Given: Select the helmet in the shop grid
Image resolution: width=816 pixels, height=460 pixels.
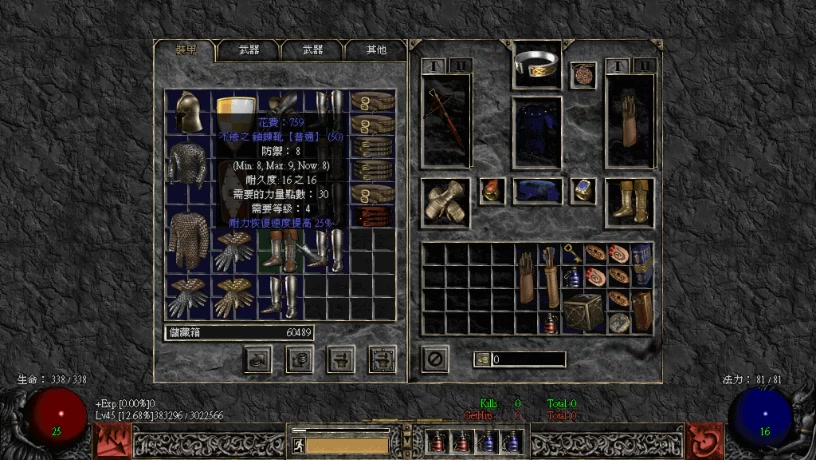Looking at the screenshot, I should (x=186, y=112).
